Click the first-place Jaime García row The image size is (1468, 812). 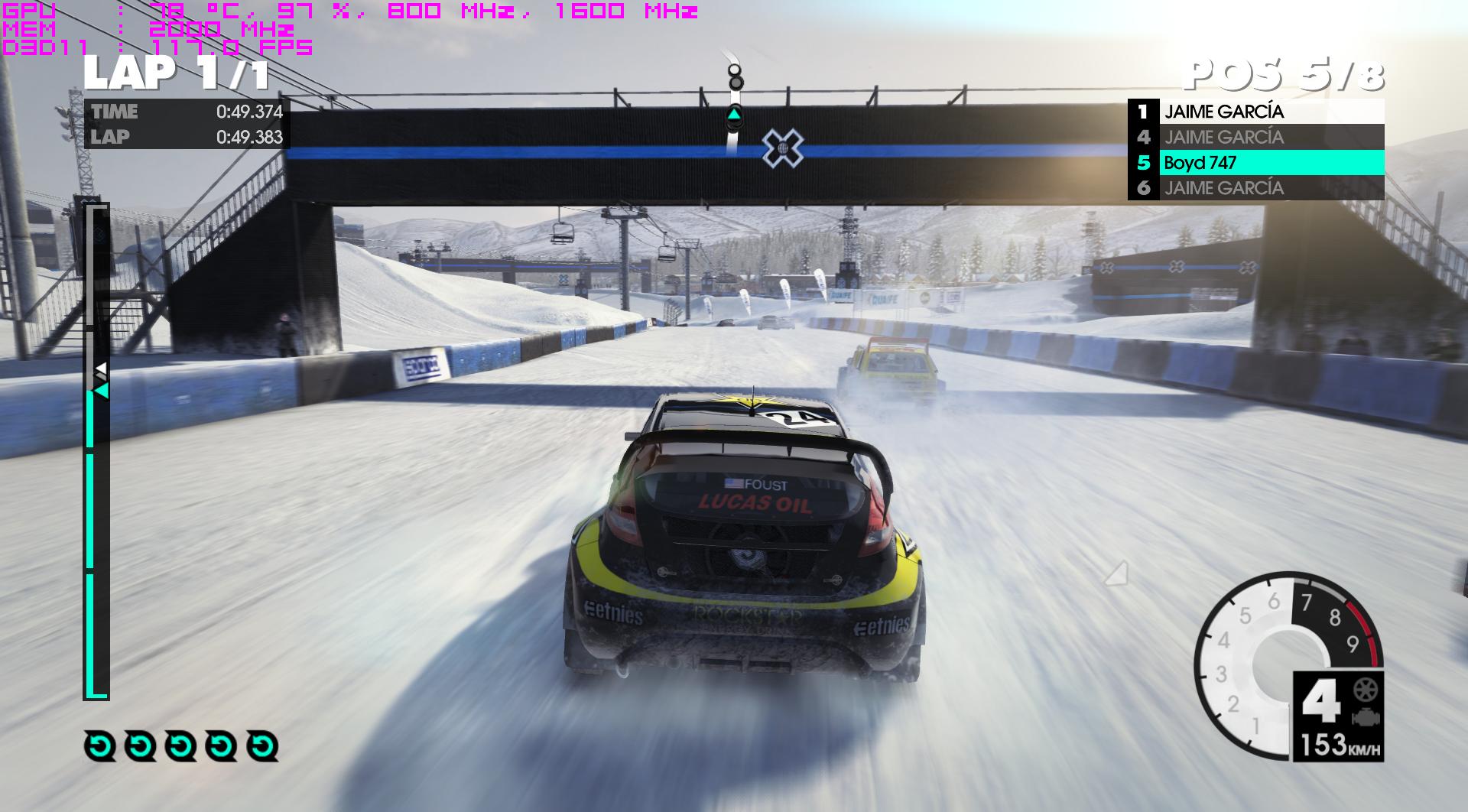1255,112
